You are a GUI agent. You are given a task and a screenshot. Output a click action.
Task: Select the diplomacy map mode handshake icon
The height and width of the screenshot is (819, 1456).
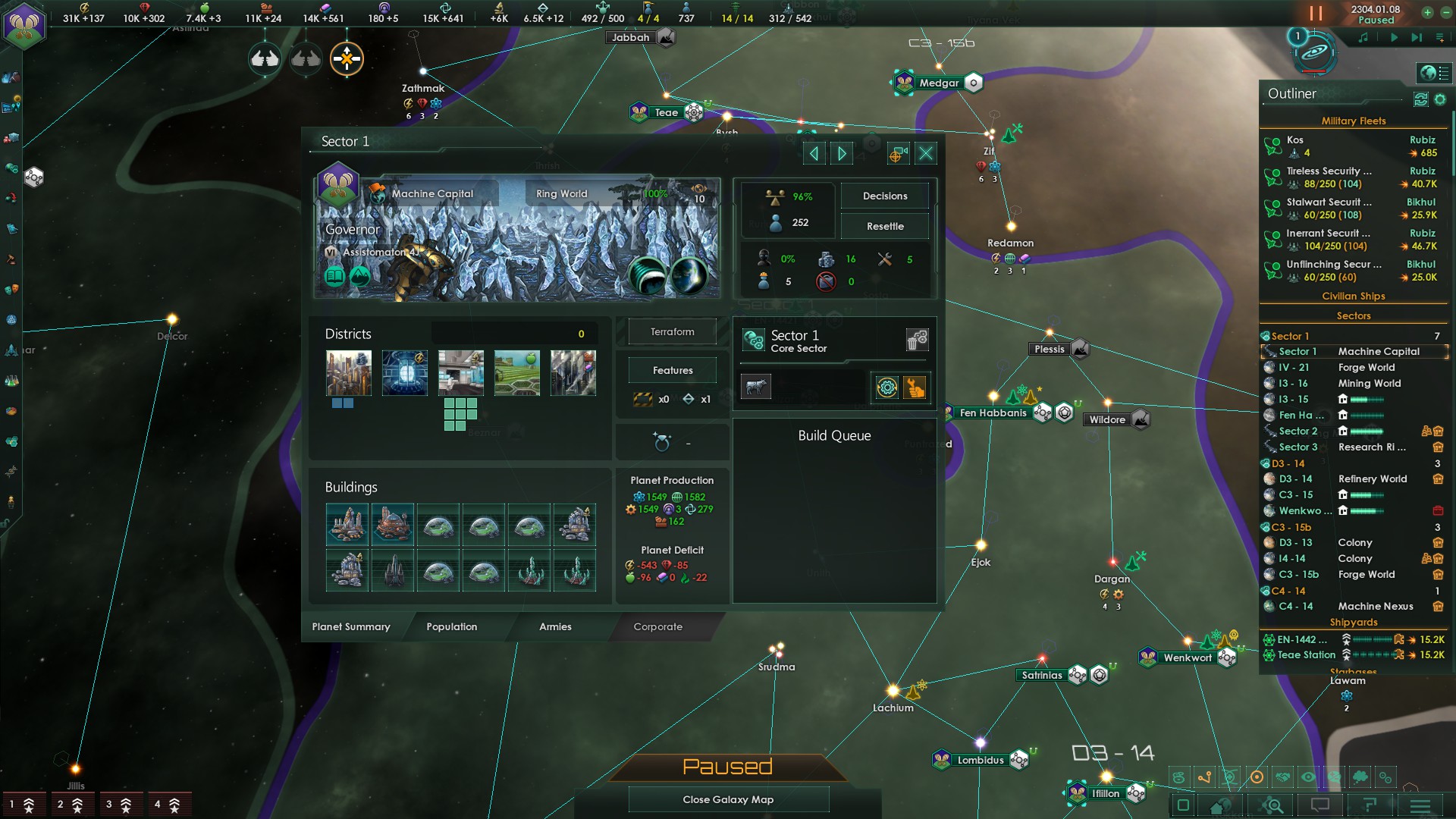coord(1282,777)
